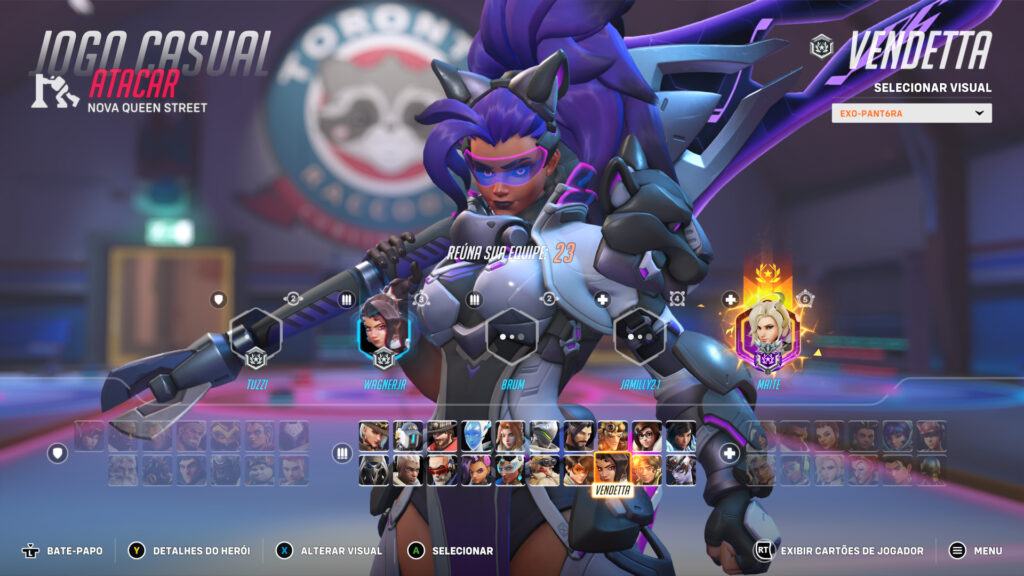The width and height of the screenshot is (1024, 576).
Task: Select Soldier: 76's portrait
Action: coord(442,469)
